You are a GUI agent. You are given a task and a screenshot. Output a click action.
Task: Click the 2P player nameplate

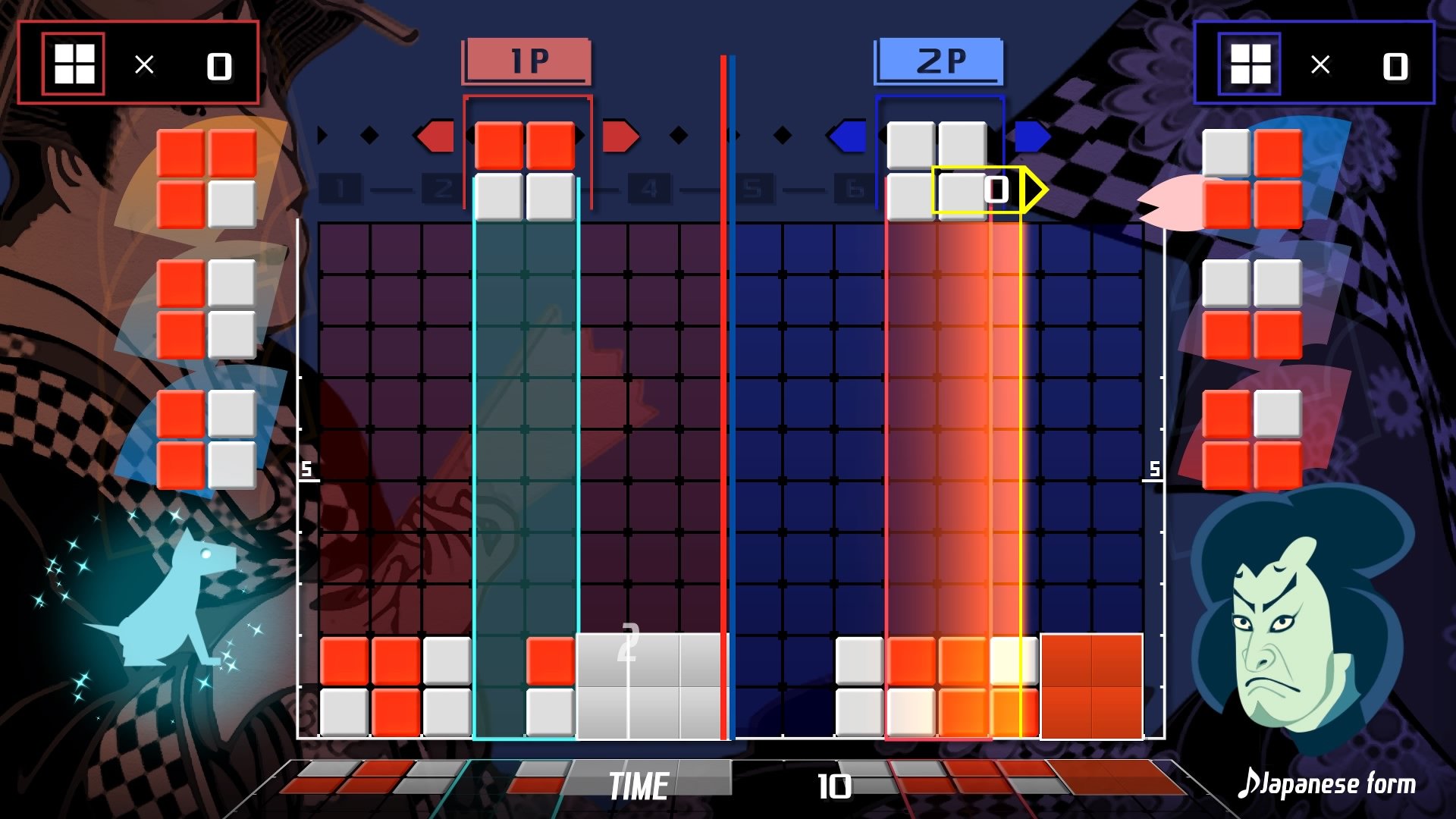pos(940,61)
